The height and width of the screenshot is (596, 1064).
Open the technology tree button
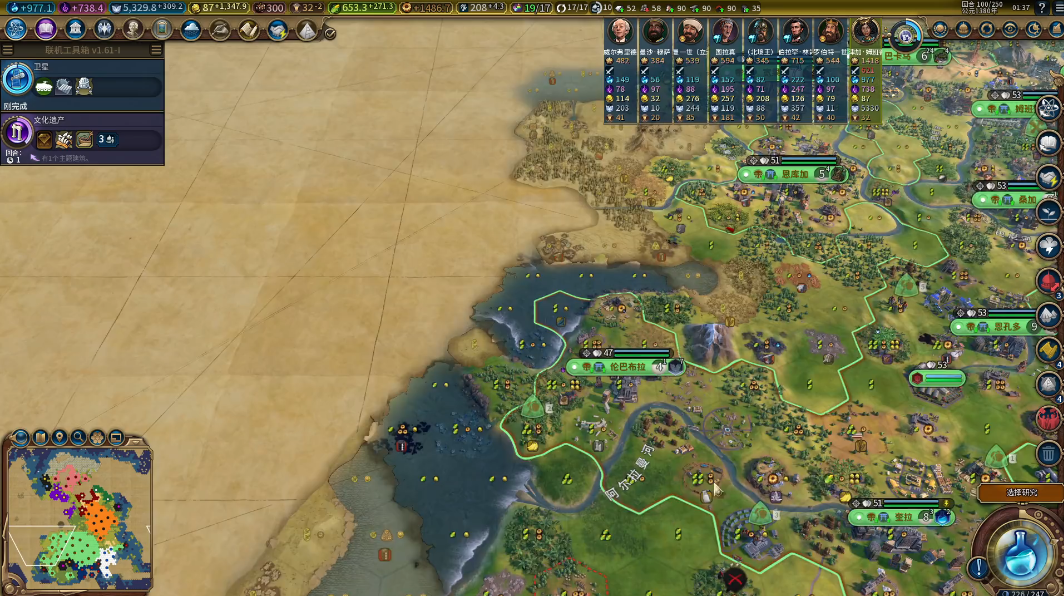16,29
